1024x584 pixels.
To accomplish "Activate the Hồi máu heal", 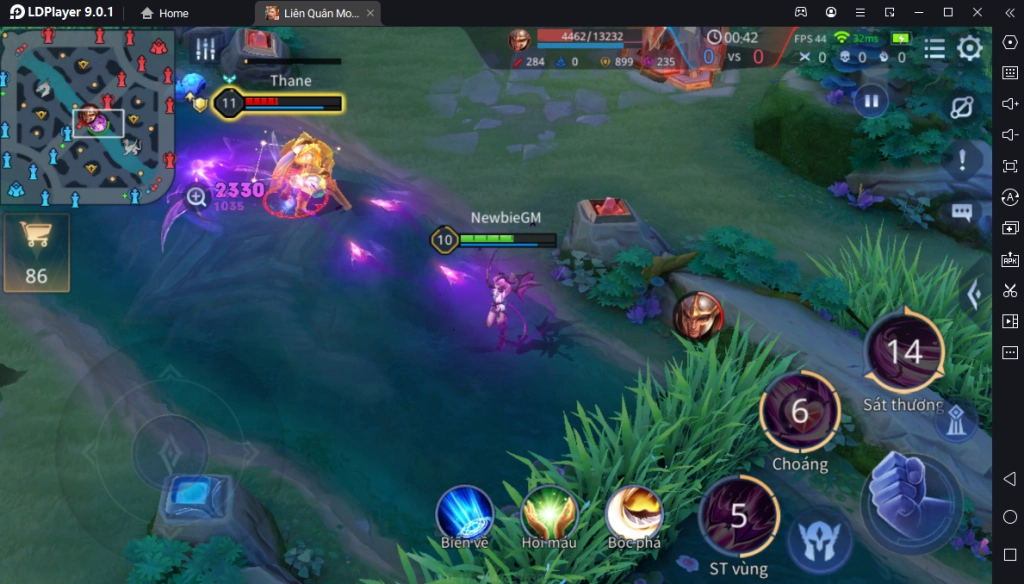I will [x=549, y=514].
